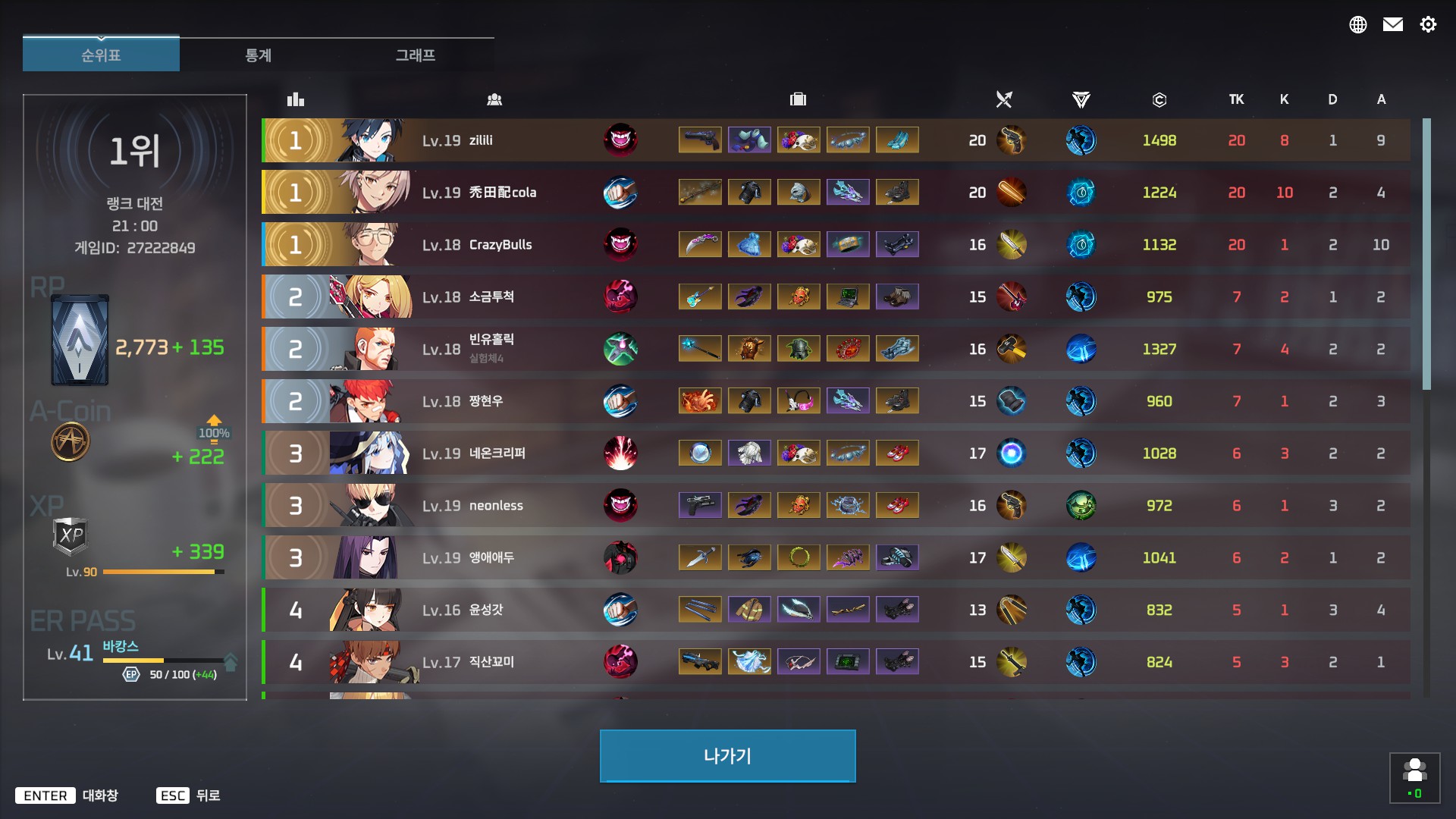
Task: Click the ESC 뒤로 back control
Action: tap(188, 795)
